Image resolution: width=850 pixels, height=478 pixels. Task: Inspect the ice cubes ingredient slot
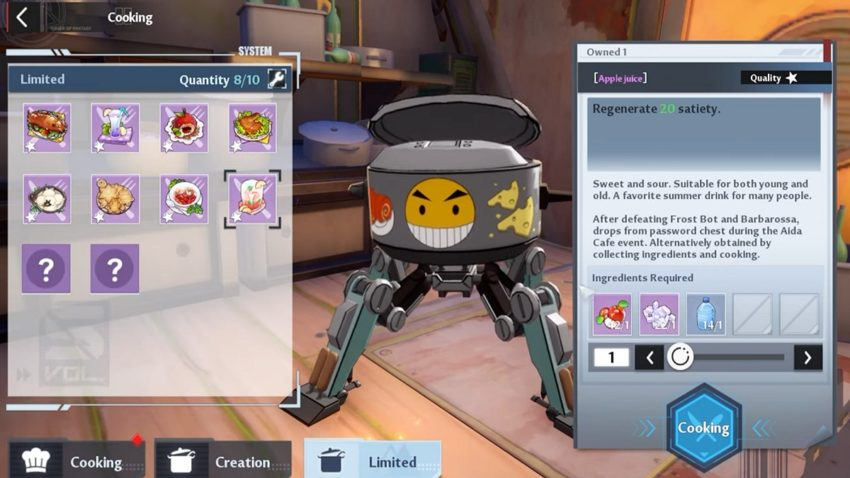pos(659,314)
